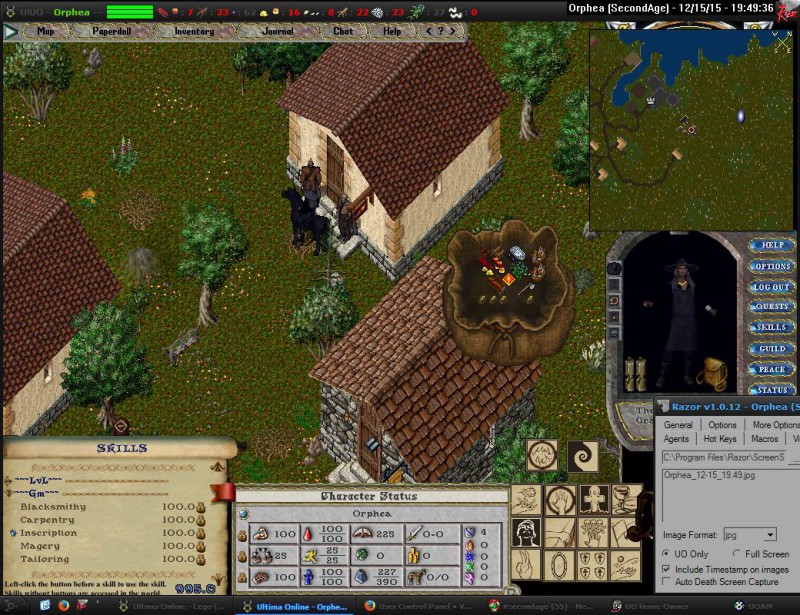Click the Help entry in the top bar

pyautogui.click(x=392, y=31)
